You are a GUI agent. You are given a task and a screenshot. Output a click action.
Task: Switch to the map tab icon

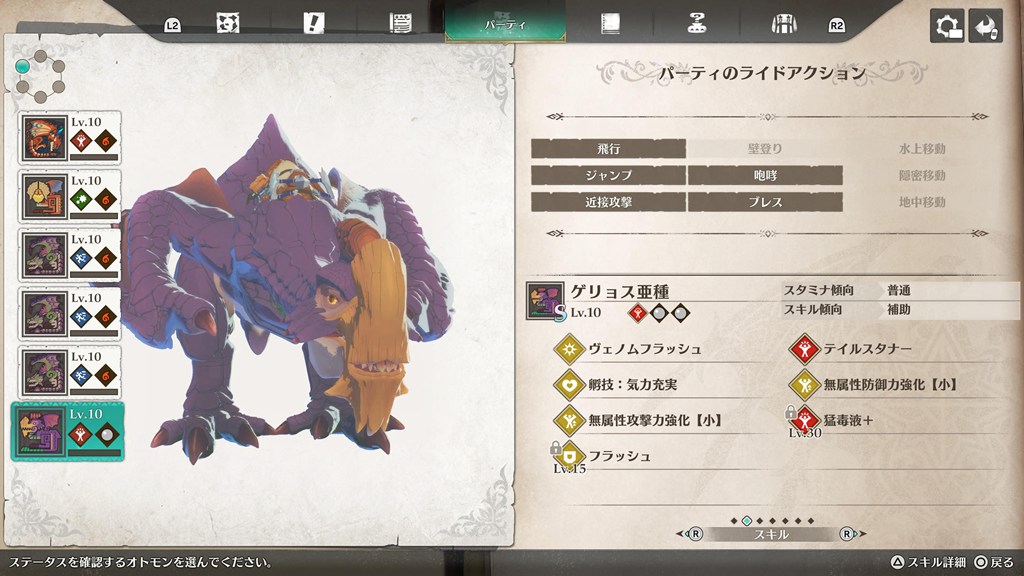click(x=227, y=23)
